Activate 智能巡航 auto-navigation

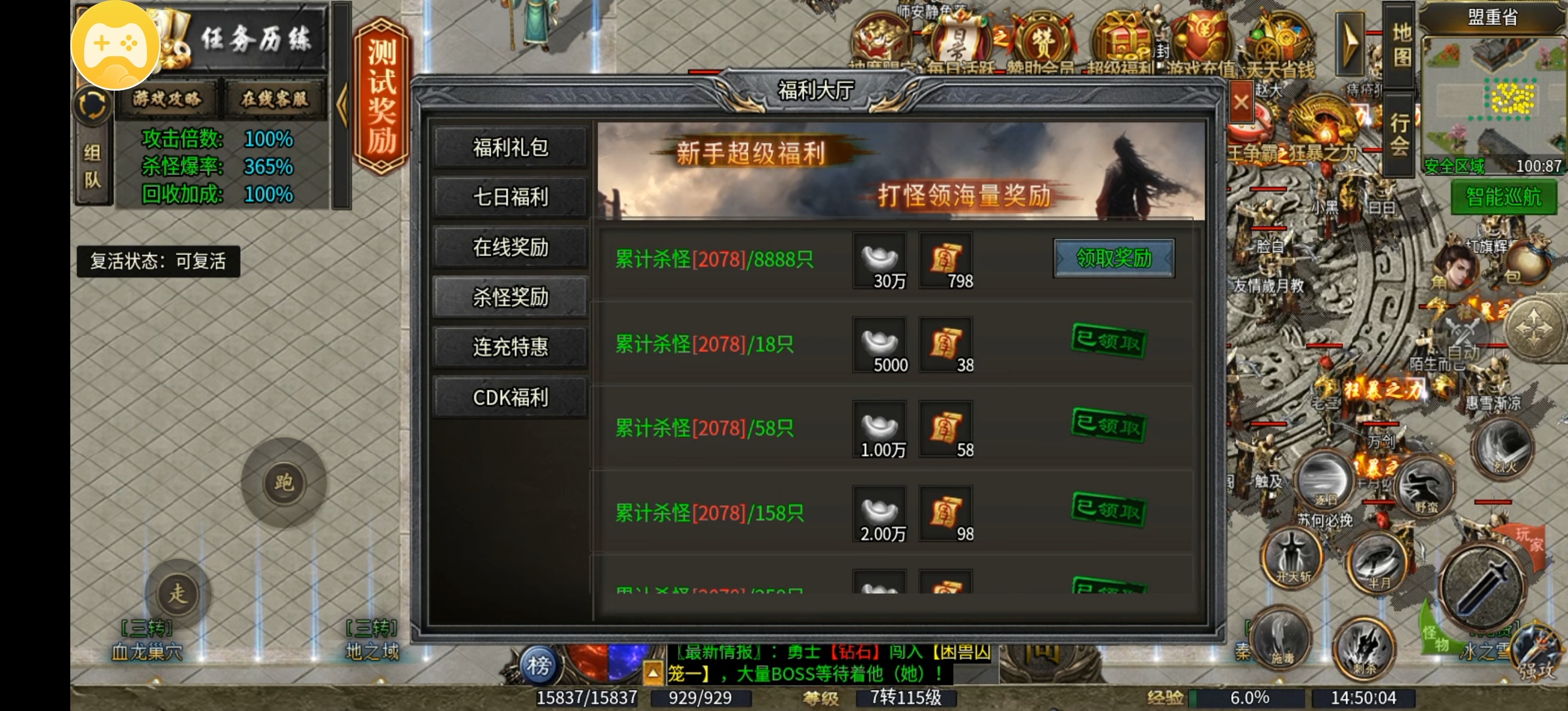[x=1503, y=198]
